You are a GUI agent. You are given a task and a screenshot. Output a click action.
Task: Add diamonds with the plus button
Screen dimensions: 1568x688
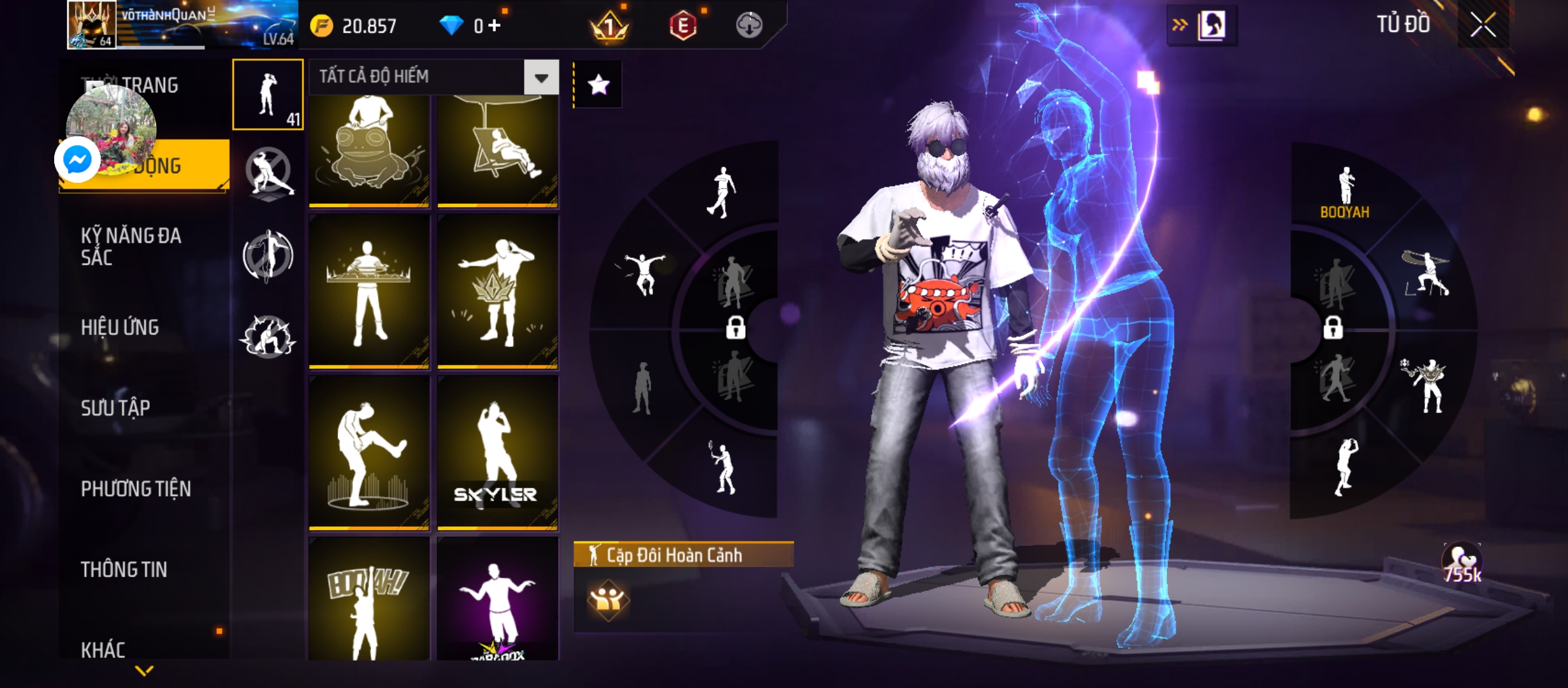coord(495,25)
